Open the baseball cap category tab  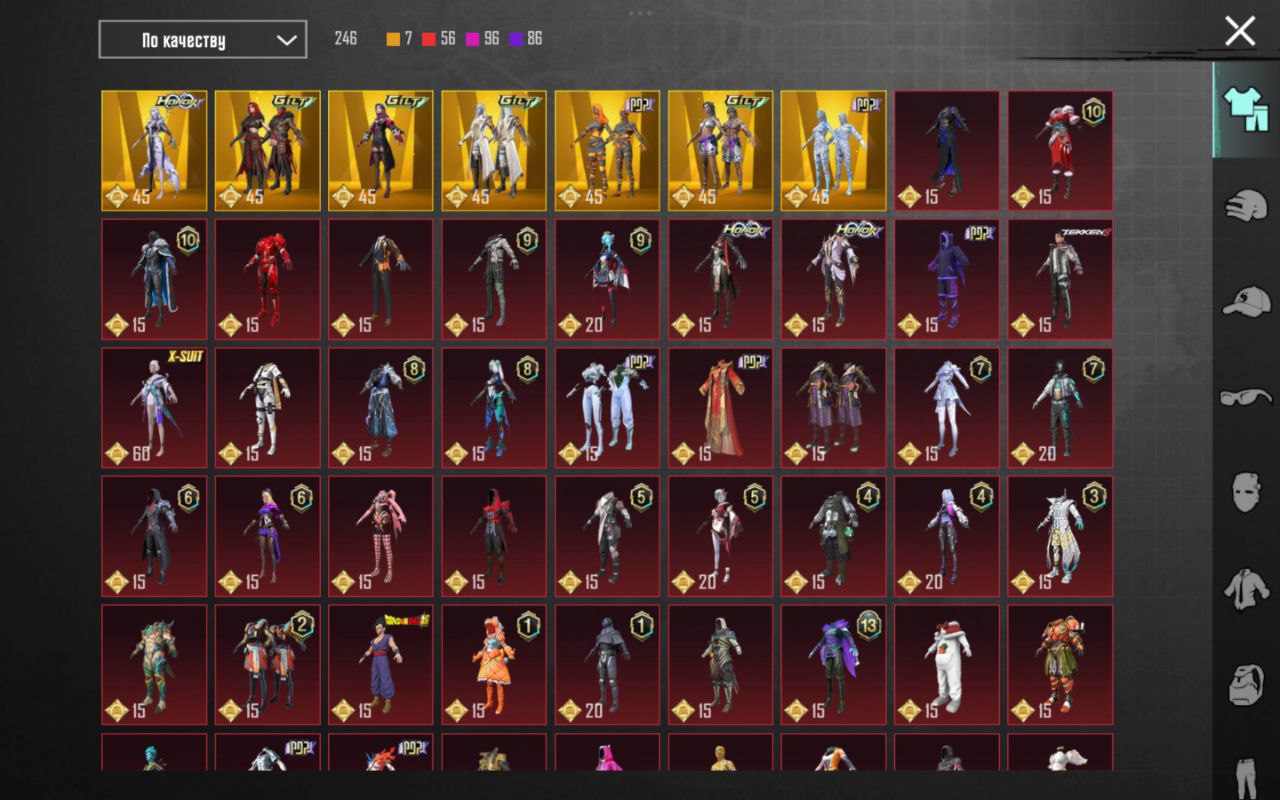(1246, 300)
